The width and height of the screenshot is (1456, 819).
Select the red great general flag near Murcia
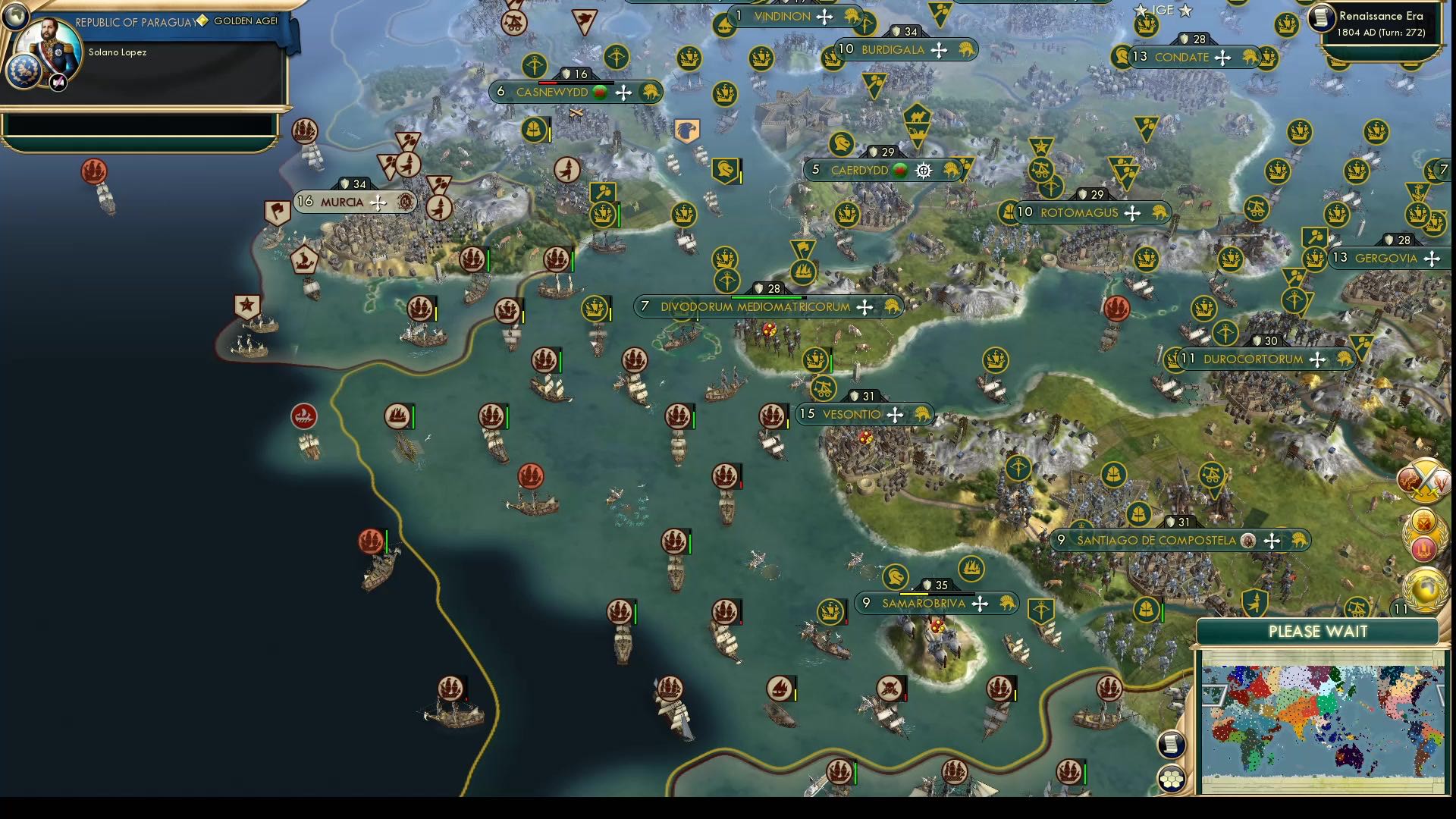pos(278,209)
